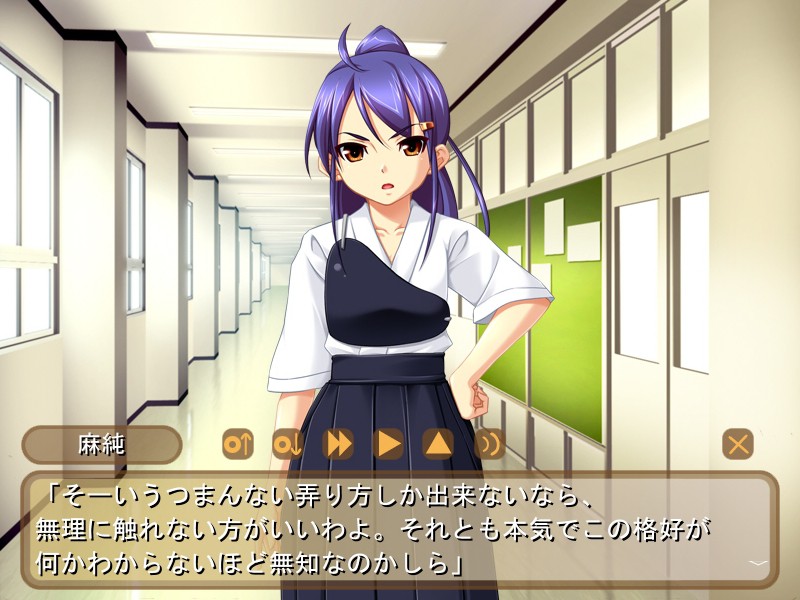Hide the dialogue window with the X button
The width and height of the screenshot is (800, 600).
pyautogui.click(x=738, y=444)
